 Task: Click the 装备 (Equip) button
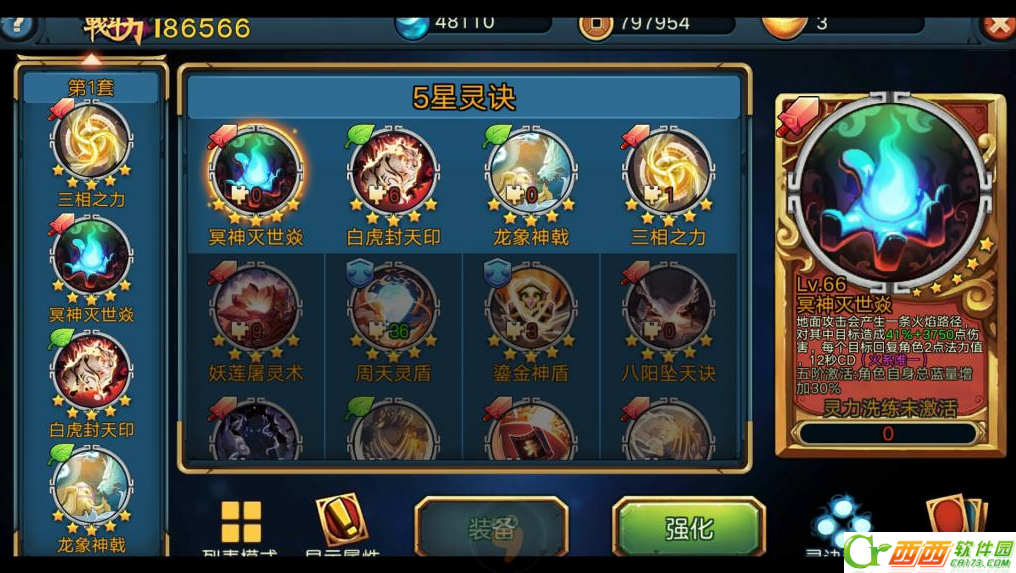coord(491,528)
